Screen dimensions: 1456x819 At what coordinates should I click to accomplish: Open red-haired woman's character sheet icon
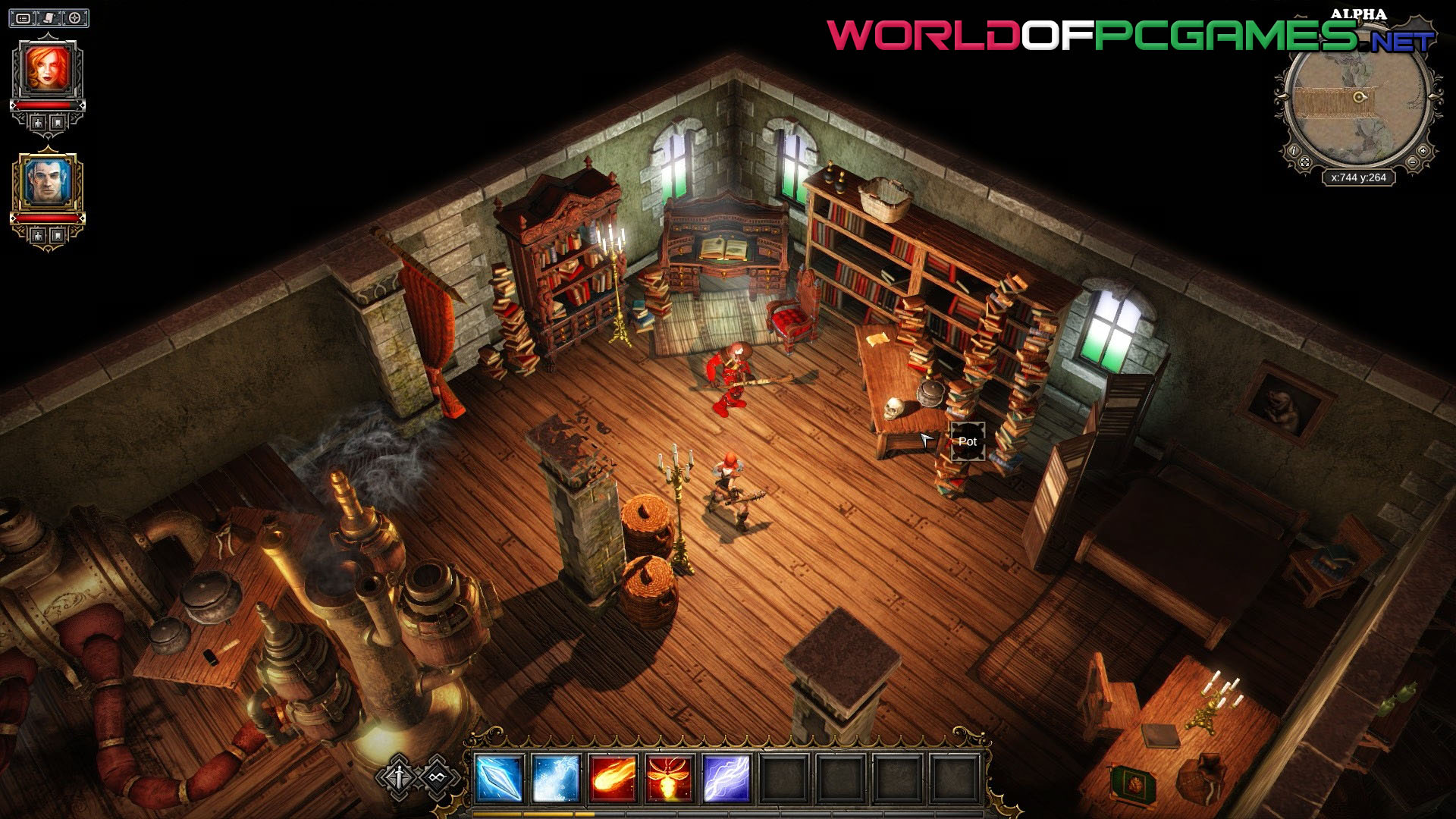(x=38, y=122)
